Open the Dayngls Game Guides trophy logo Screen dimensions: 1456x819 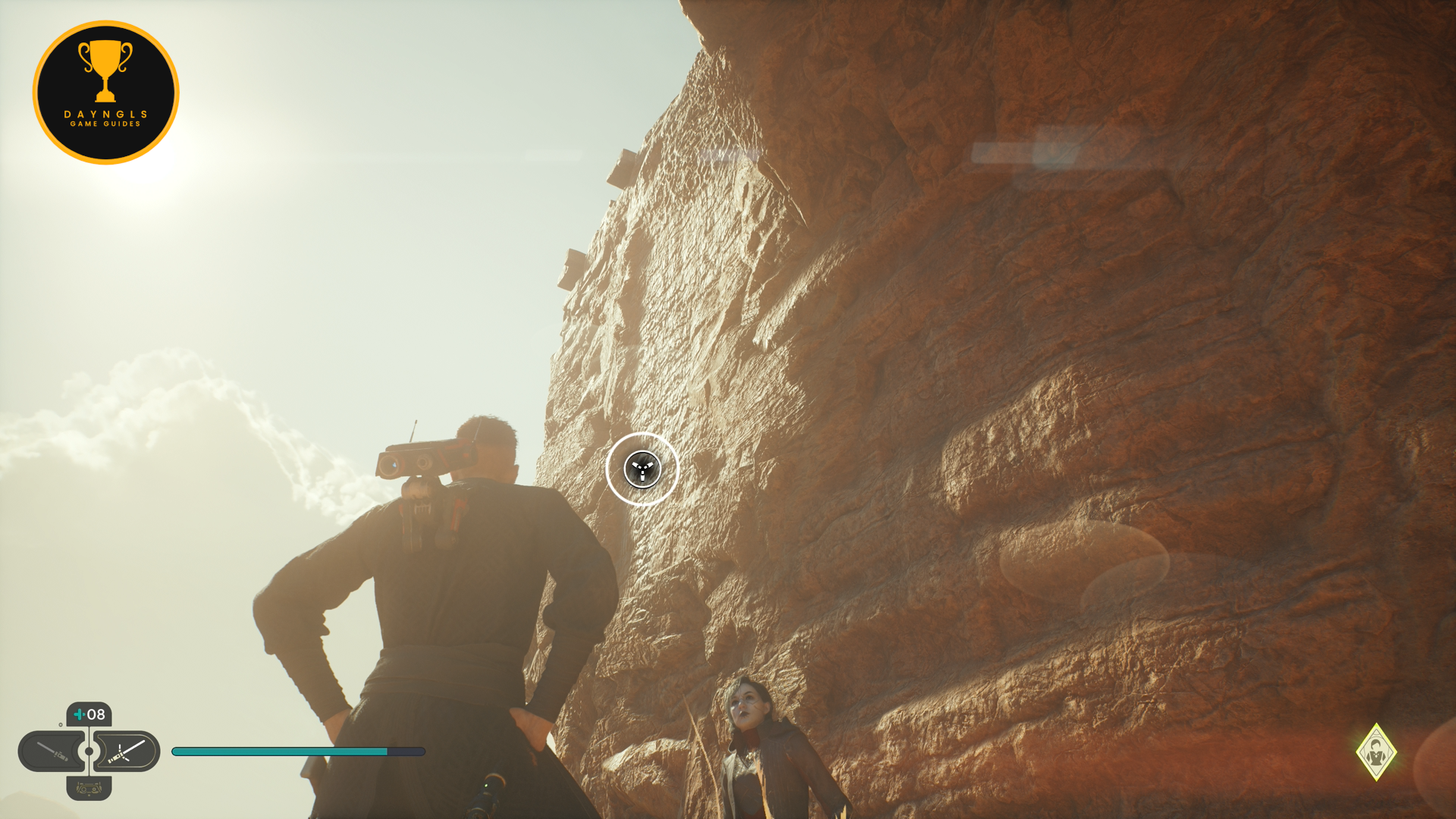[x=106, y=93]
